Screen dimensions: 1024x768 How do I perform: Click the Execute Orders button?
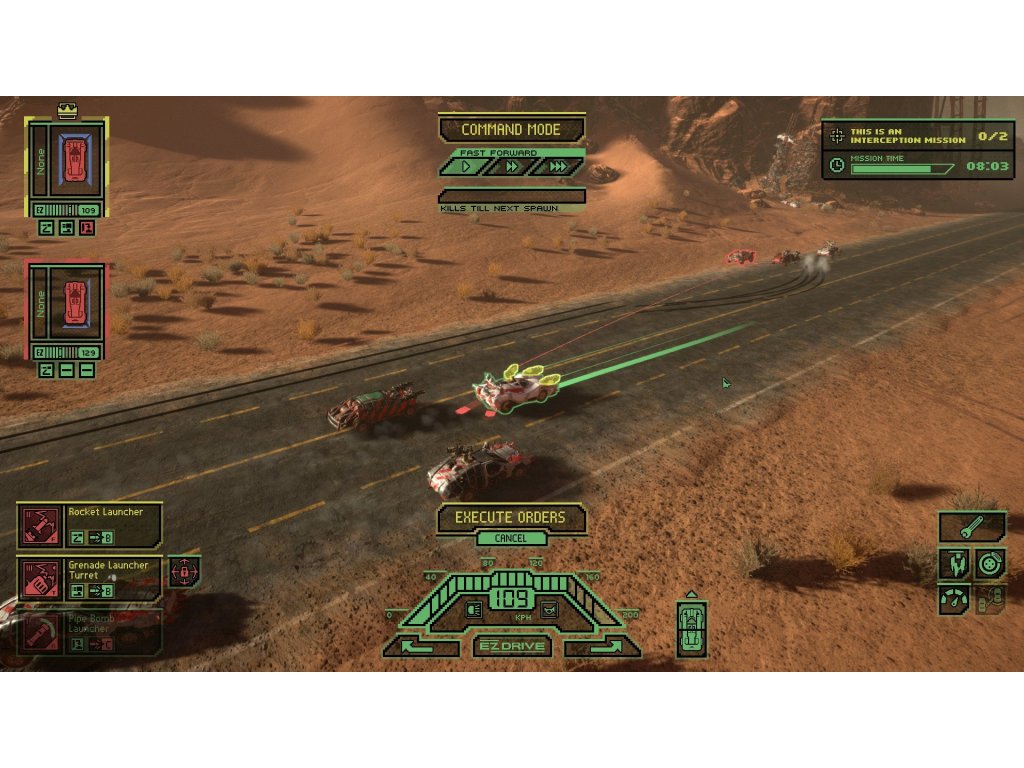click(x=510, y=518)
